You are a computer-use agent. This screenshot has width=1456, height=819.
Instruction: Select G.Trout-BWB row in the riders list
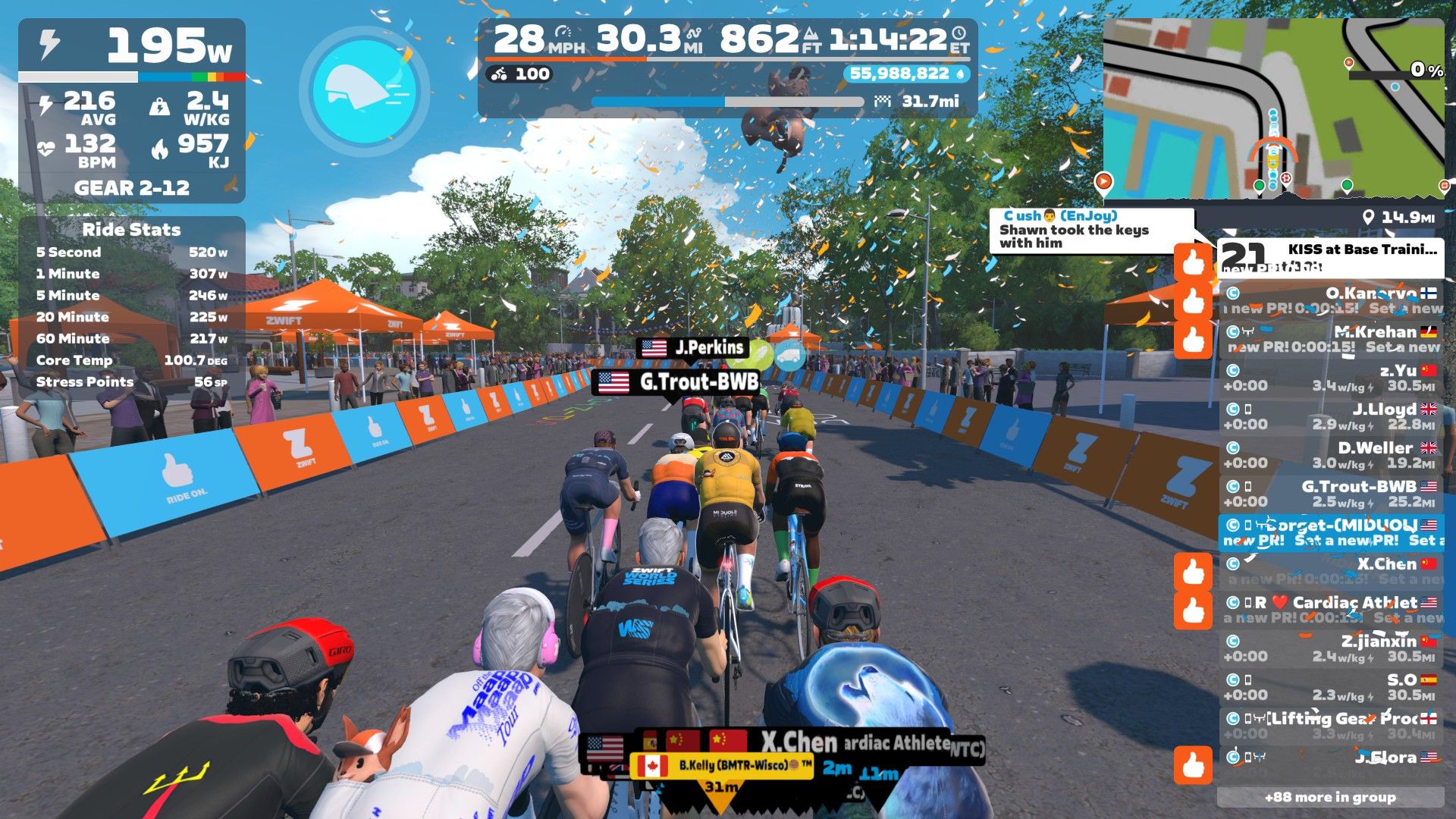click(x=1331, y=494)
